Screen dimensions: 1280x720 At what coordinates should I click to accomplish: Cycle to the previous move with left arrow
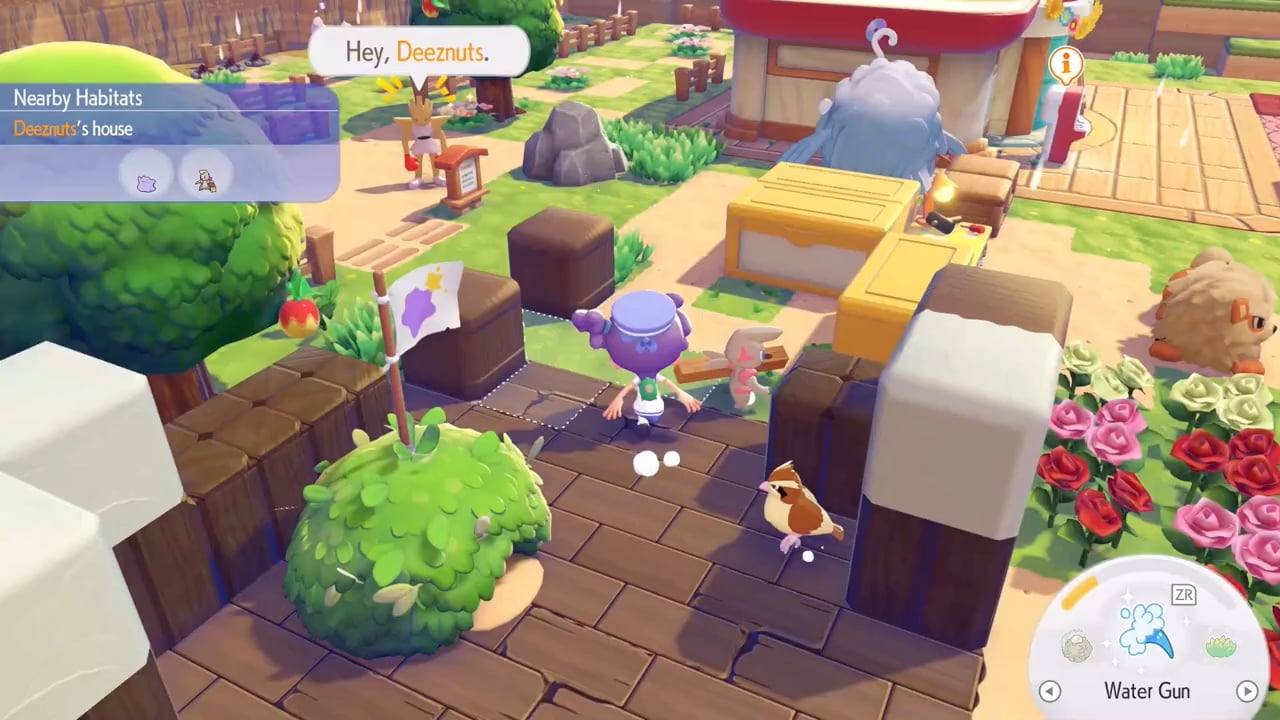1049,691
